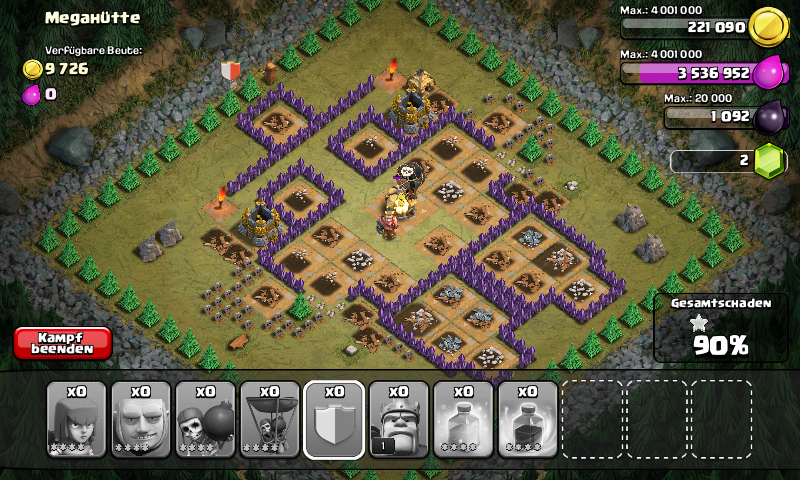This screenshot has width=800, height=480.
Task: Pick the light-colored spell bottle card
Action: tap(463, 419)
